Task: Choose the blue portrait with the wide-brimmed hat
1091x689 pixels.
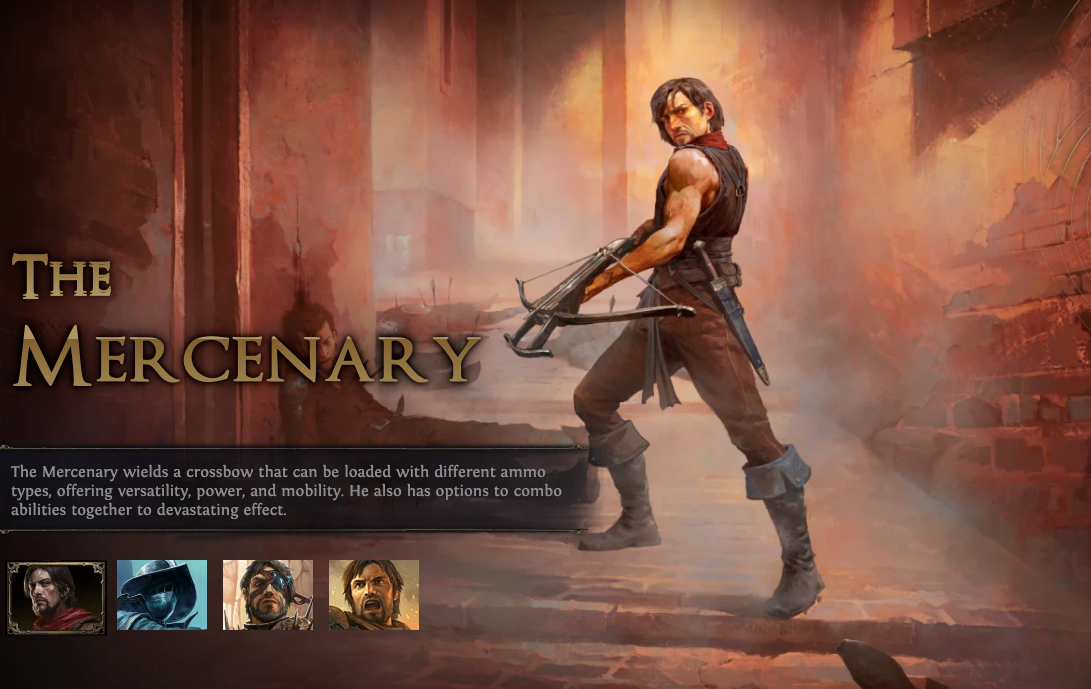Action: tap(162, 595)
